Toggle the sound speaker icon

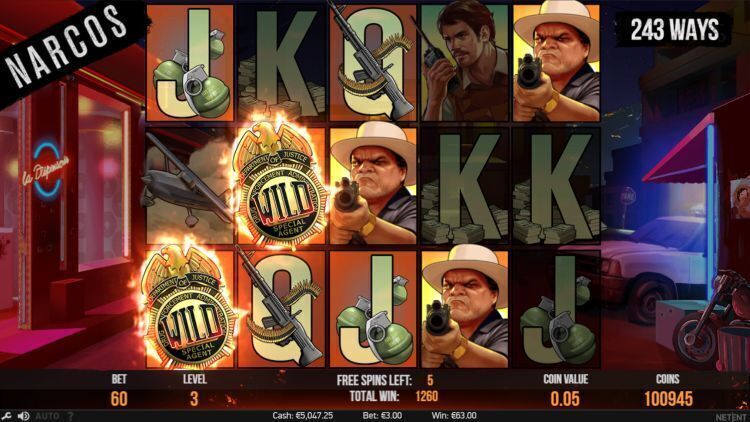point(23,415)
